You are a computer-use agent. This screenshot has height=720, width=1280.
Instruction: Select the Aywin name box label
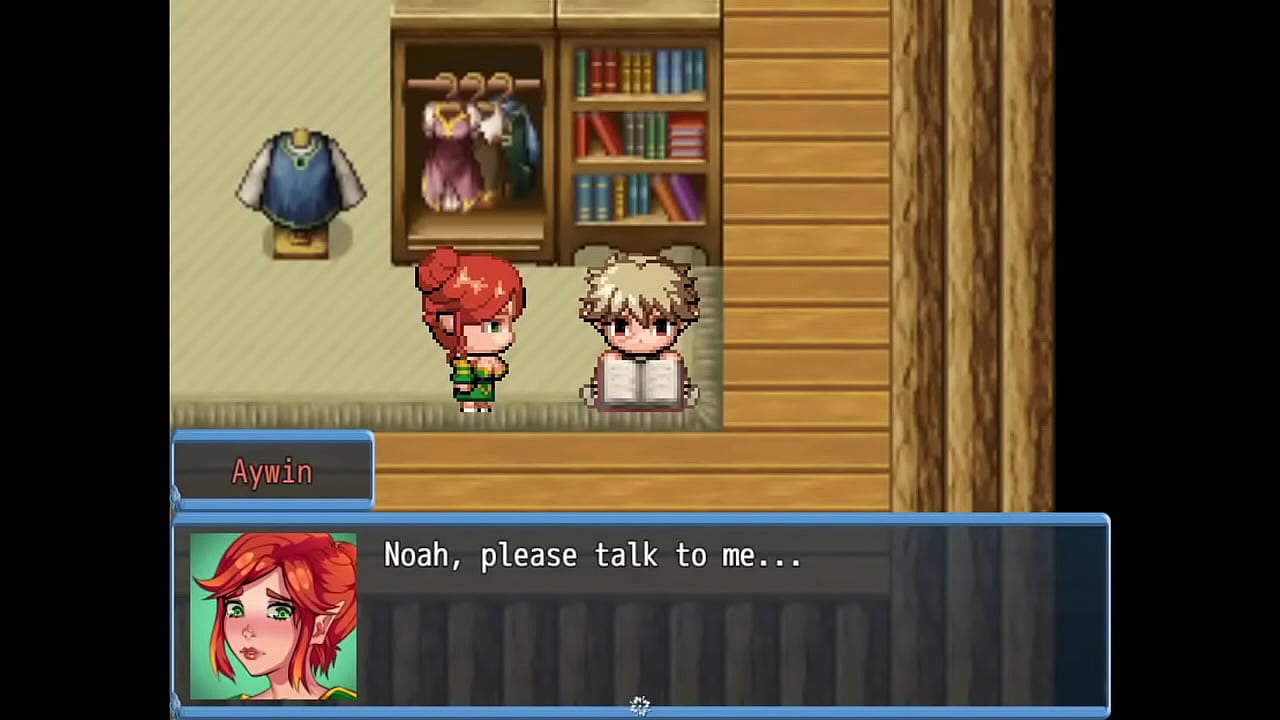pos(272,471)
